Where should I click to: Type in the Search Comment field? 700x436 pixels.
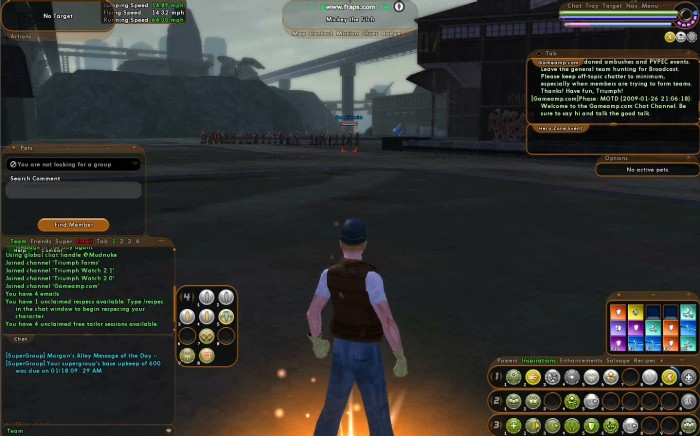(74, 190)
